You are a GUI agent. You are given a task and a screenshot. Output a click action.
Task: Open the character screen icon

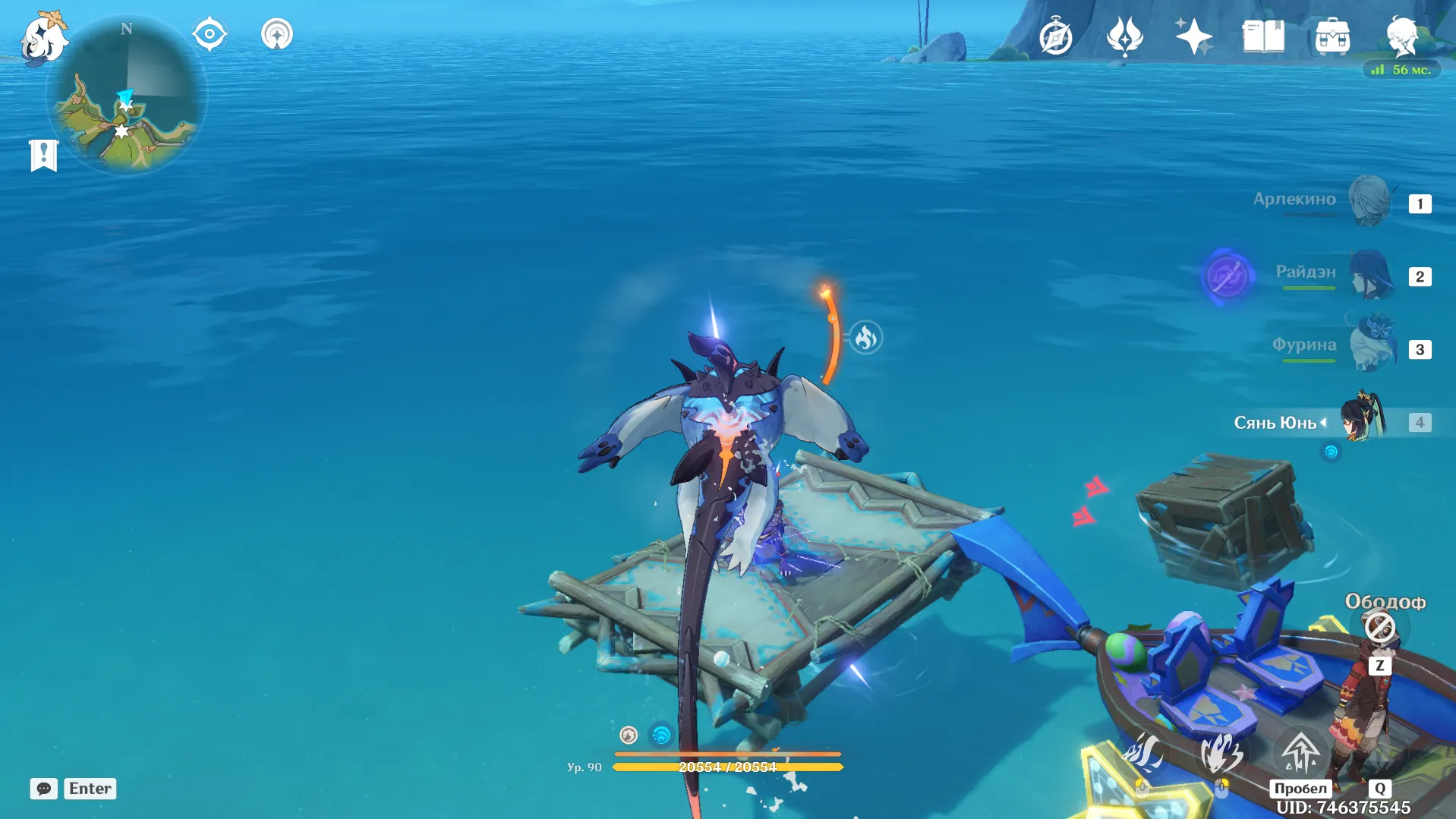(1401, 35)
